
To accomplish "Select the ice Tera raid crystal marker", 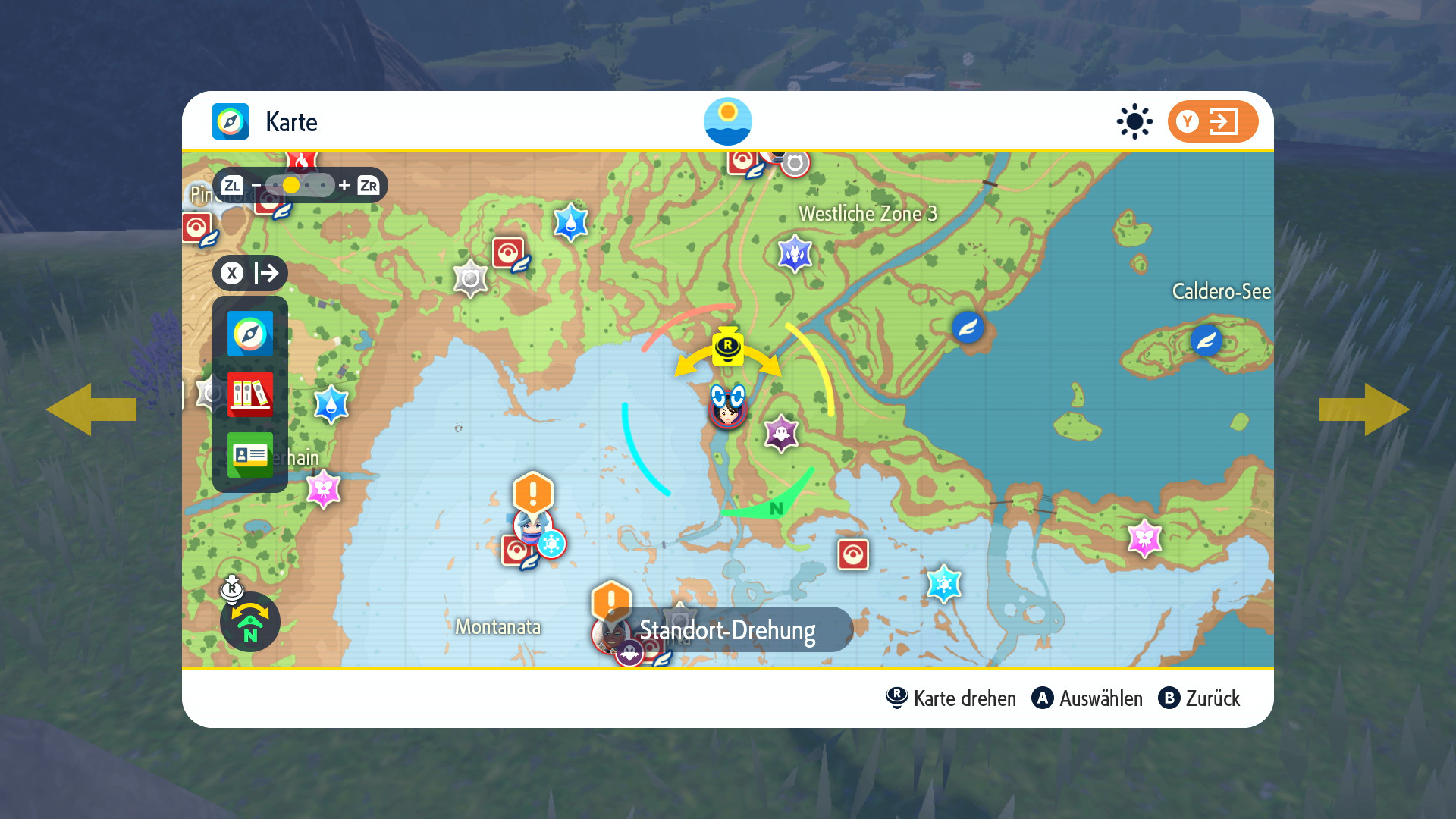I will 943,583.
